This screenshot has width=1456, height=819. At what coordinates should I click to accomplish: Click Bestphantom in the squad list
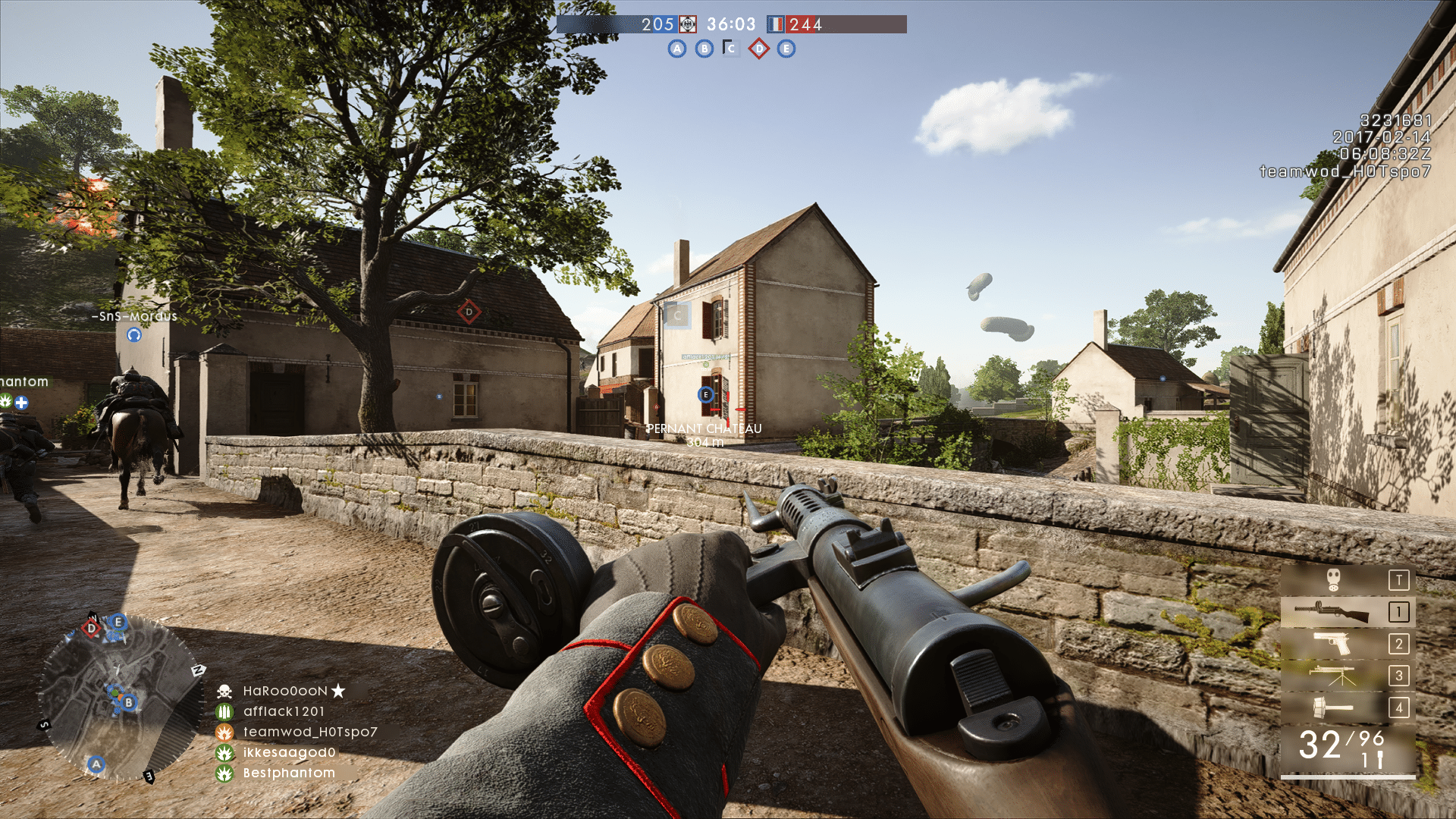(x=289, y=773)
